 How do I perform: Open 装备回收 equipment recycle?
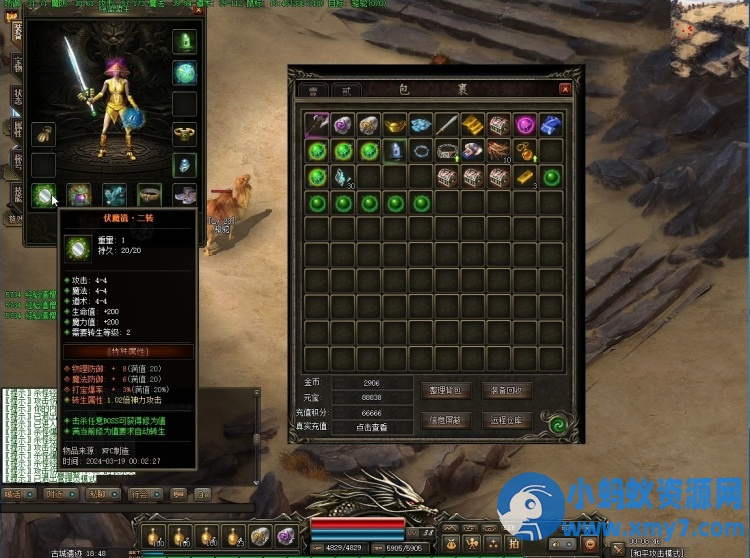507,390
